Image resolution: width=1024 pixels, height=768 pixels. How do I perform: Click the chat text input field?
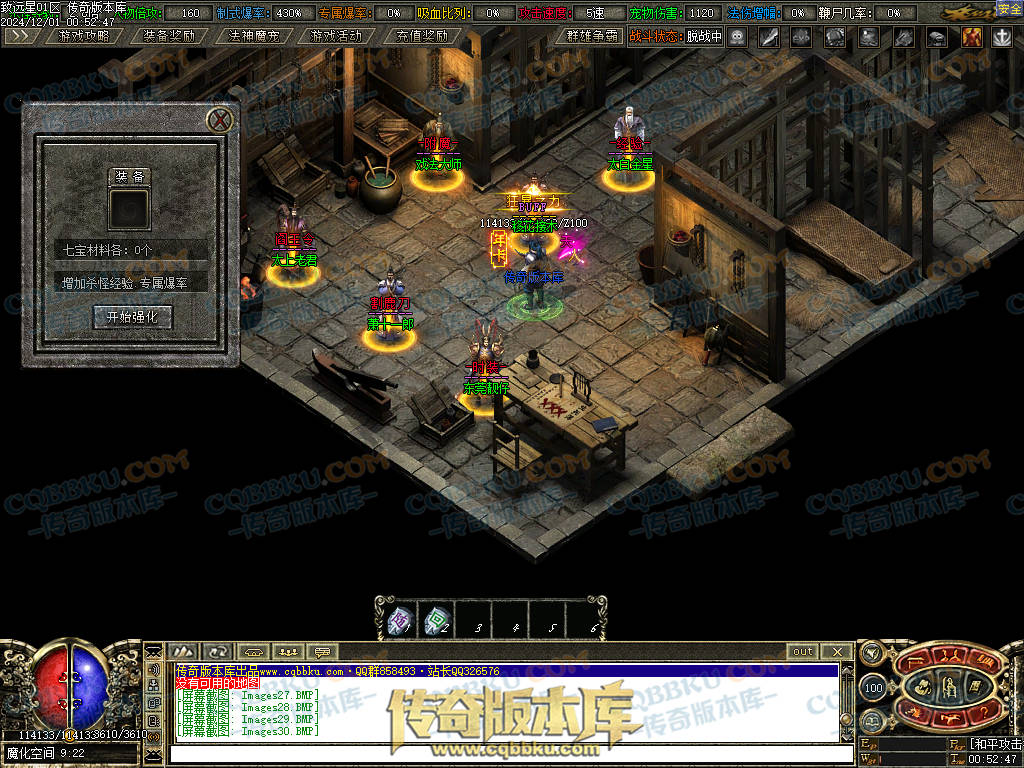pyautogui.click(x=500, y=752)
